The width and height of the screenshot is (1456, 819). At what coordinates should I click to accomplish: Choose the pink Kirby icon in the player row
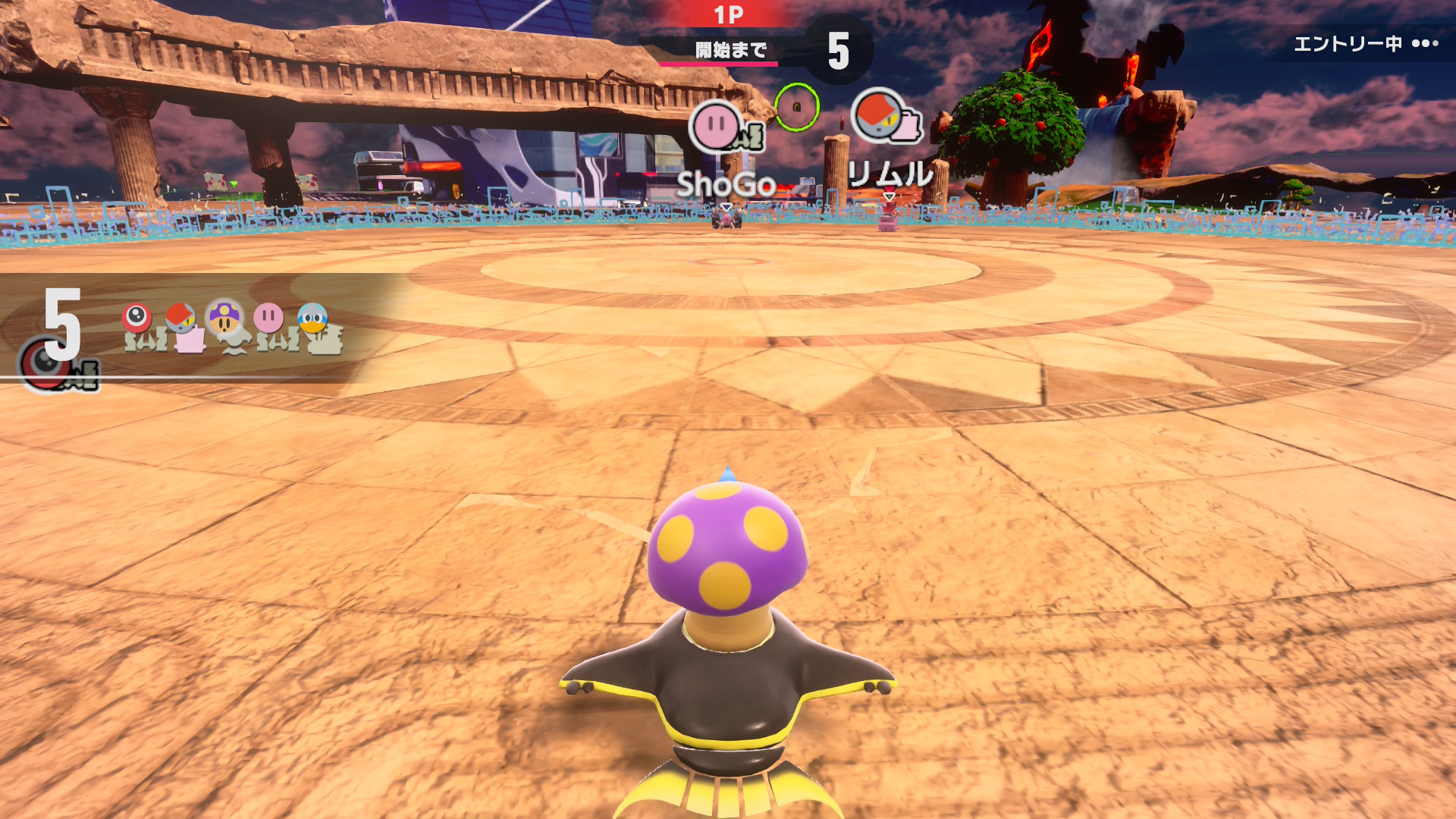[x=268, y=318]
